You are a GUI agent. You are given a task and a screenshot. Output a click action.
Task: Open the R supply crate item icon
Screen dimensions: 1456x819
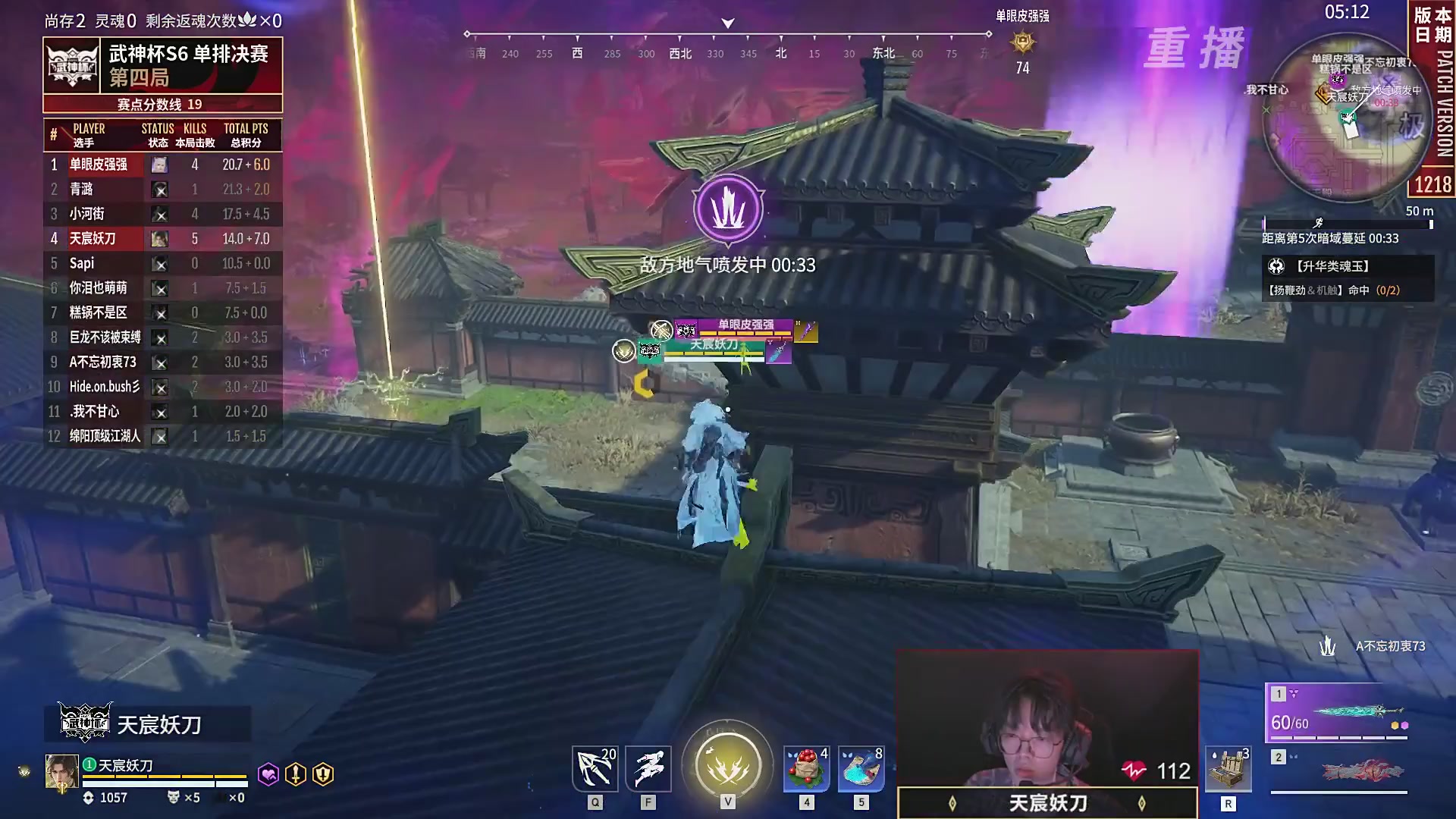(1229, 769)
